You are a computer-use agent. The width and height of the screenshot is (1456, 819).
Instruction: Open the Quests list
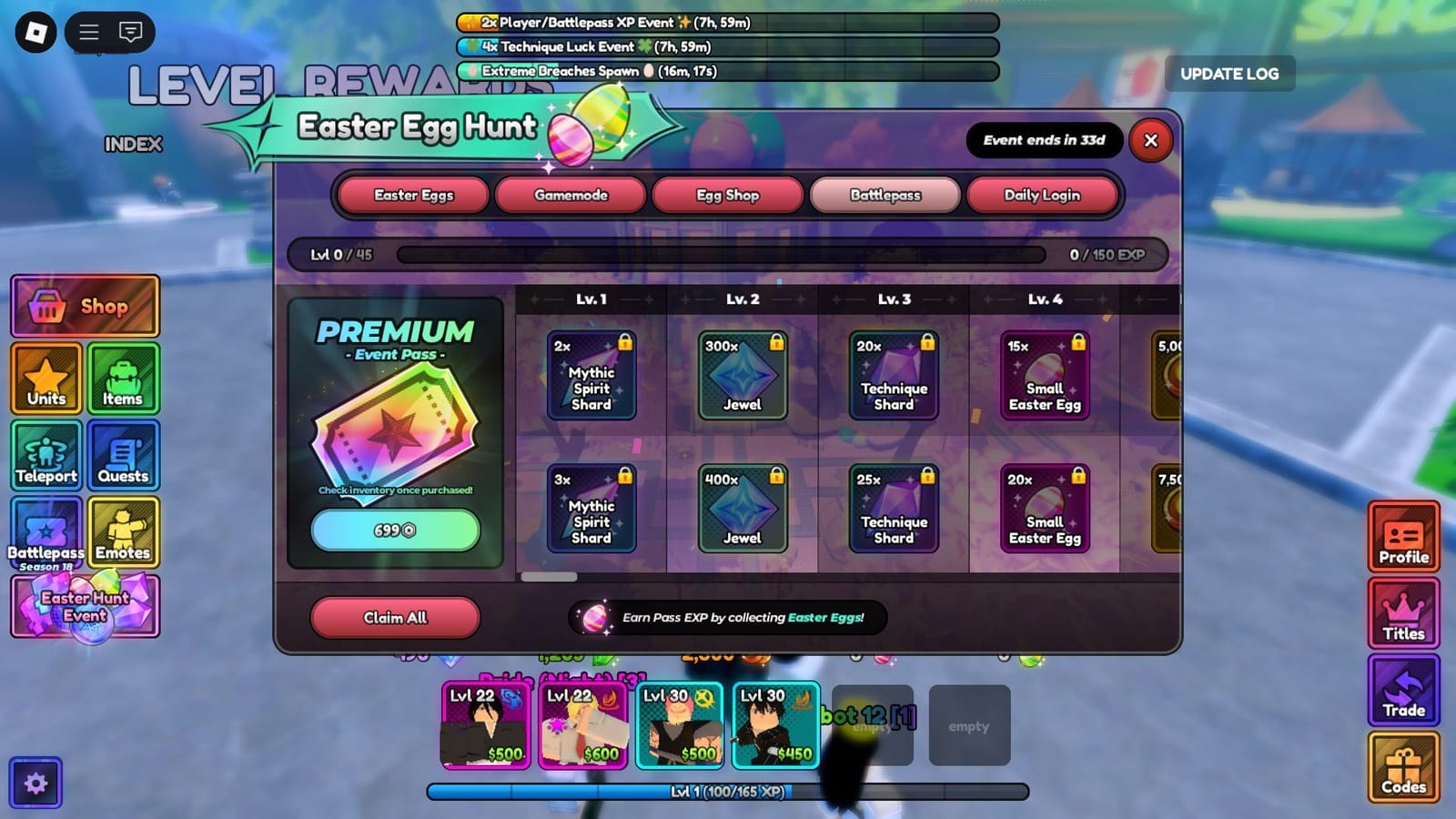coord(124,456)
